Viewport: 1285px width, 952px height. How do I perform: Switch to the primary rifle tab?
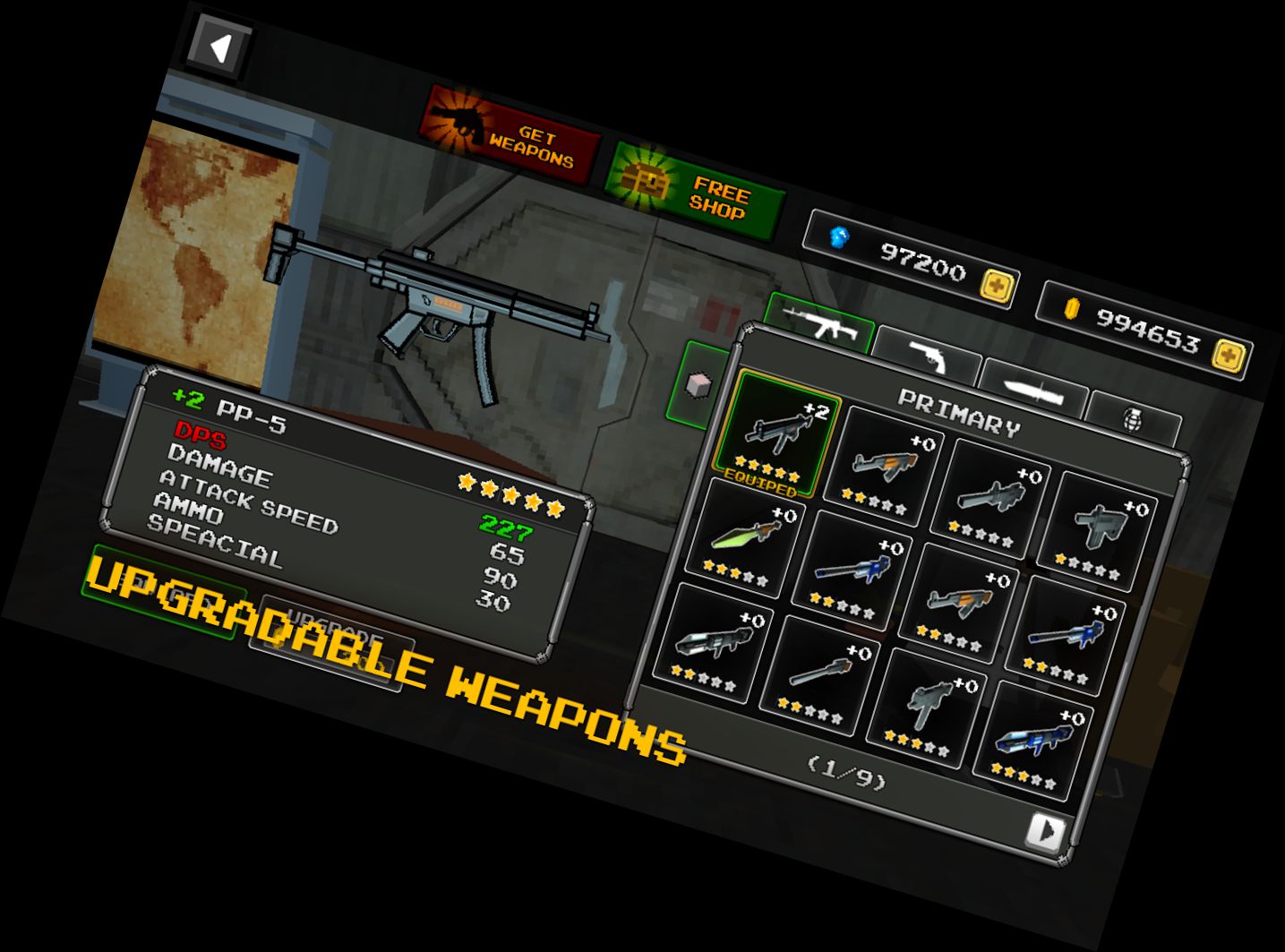coord(819,323)
